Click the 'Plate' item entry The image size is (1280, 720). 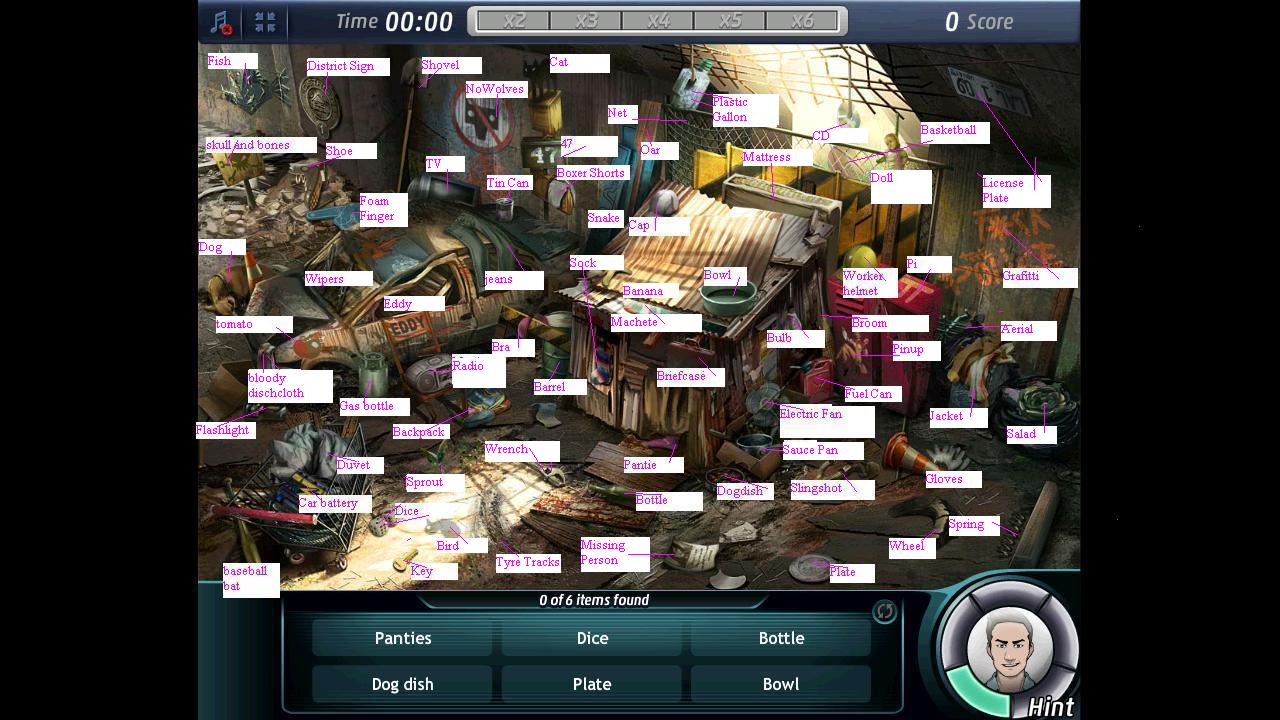pos(592,683)
